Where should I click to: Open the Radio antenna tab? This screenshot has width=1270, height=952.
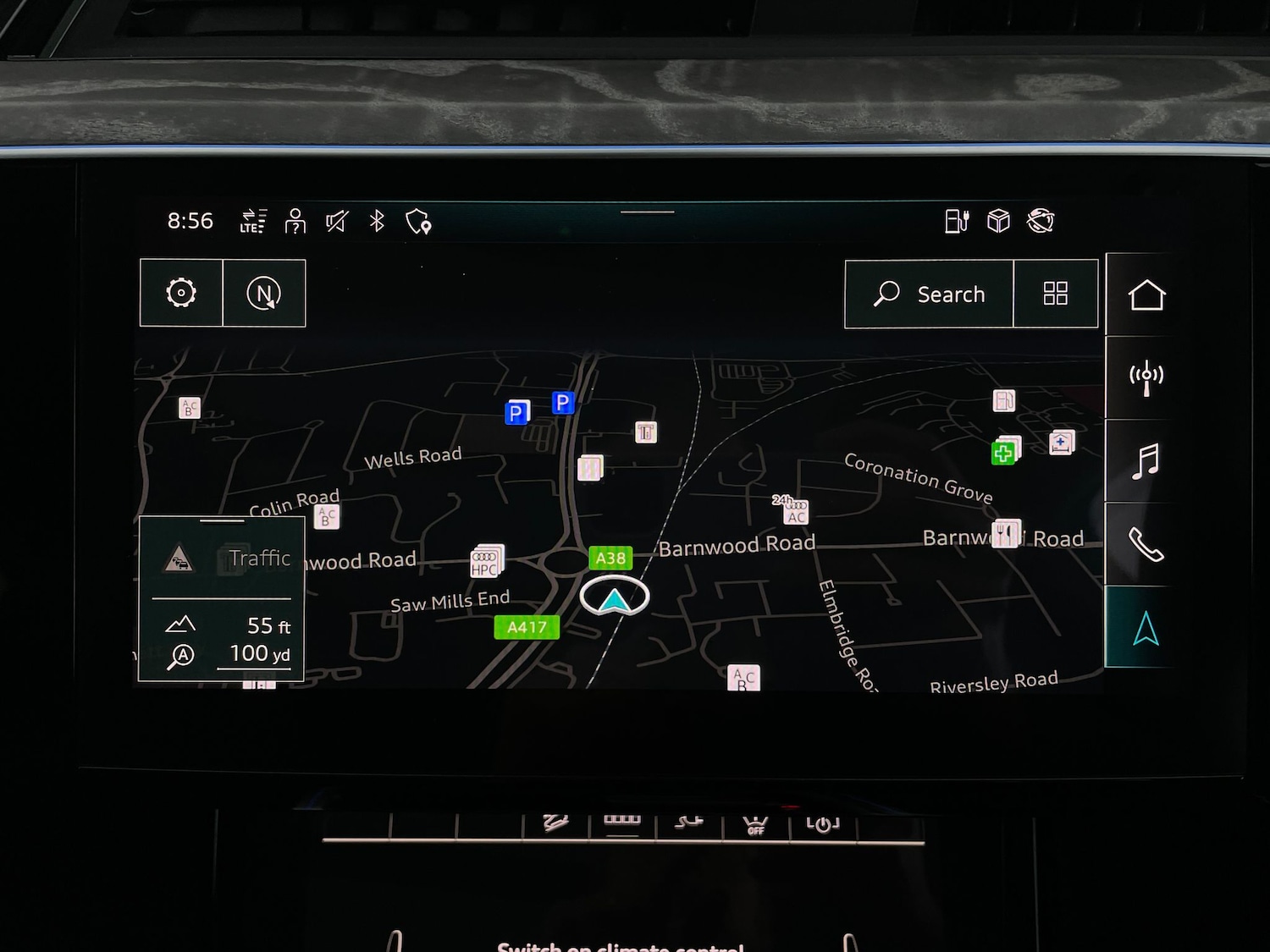(x=1146, y=377)
